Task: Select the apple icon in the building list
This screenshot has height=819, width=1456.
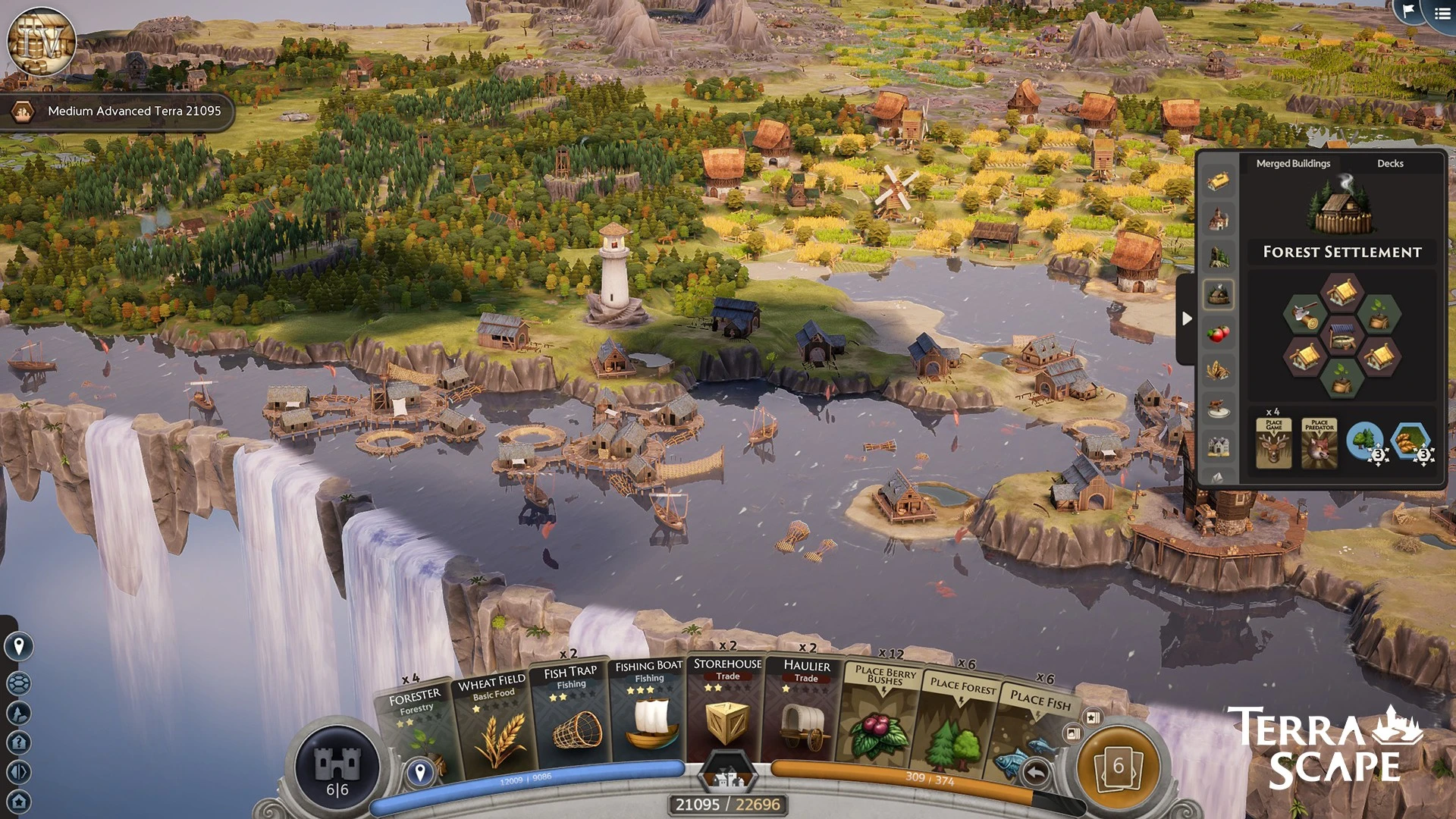Action: pos(1218,333)
